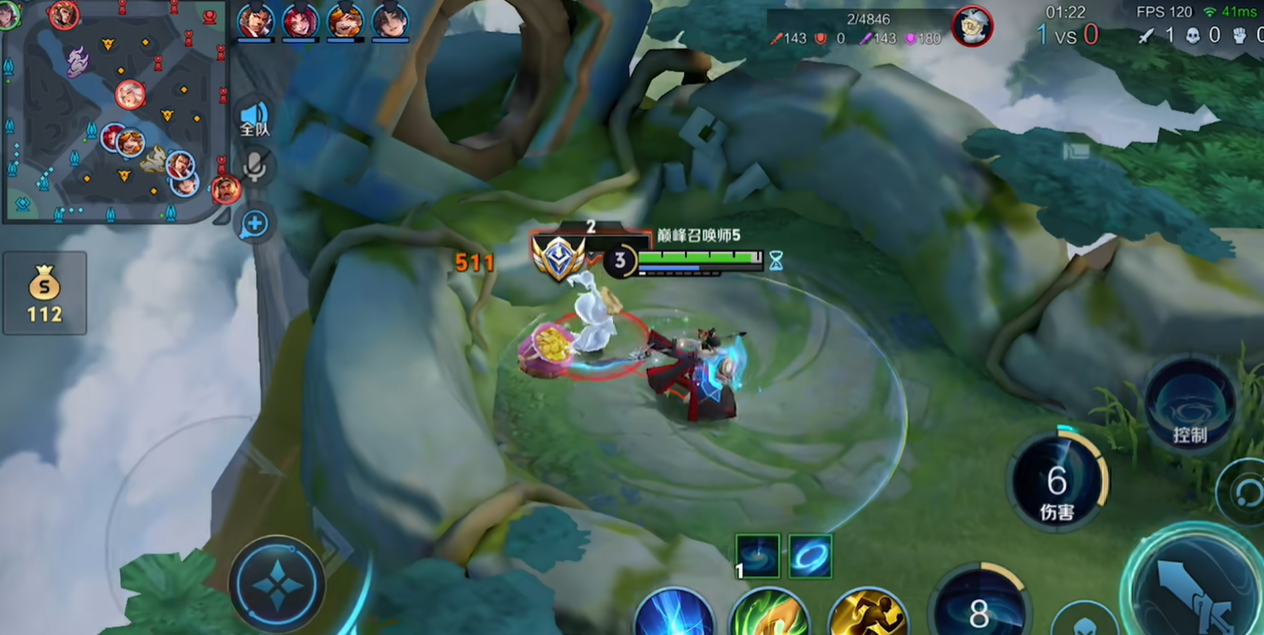Use the green healing hand ability
Viewport: 1264px width, 635px height.
coord(769,613)
